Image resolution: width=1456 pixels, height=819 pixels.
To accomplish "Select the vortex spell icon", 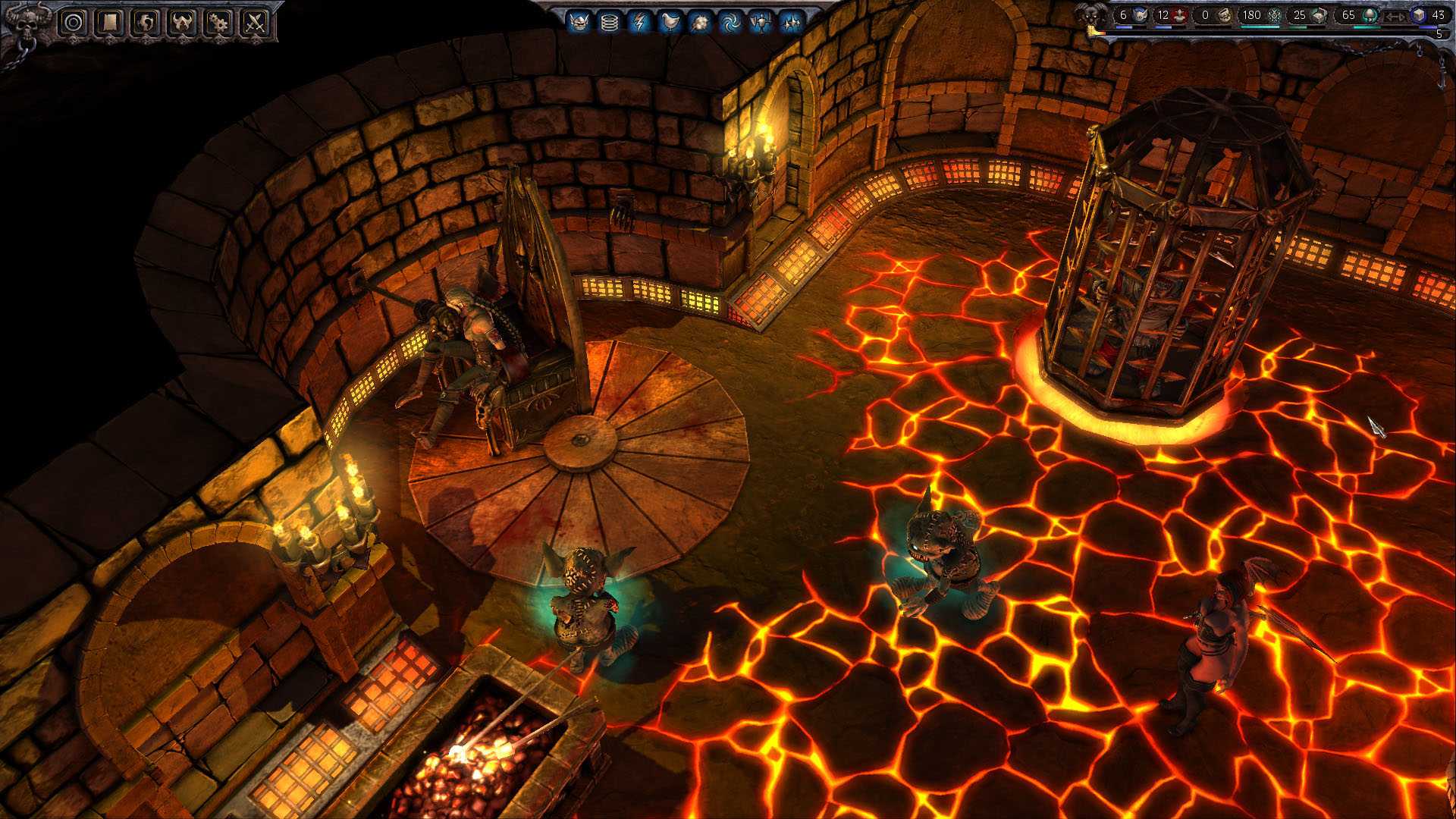I will click(x=730, y=20).
